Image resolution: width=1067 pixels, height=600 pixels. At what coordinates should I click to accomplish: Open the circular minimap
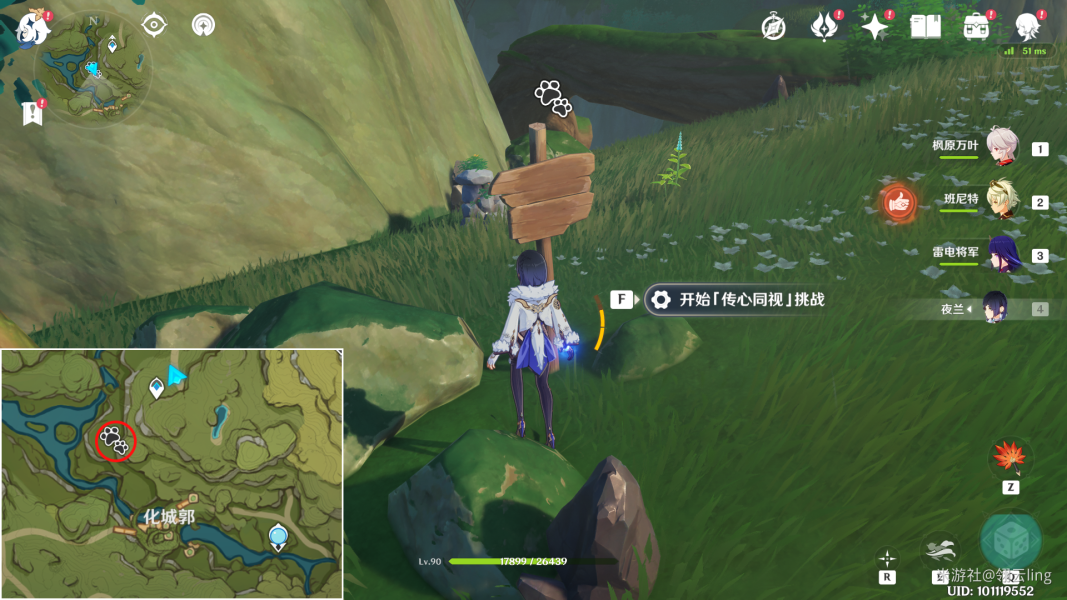click(x=93, y=70)
